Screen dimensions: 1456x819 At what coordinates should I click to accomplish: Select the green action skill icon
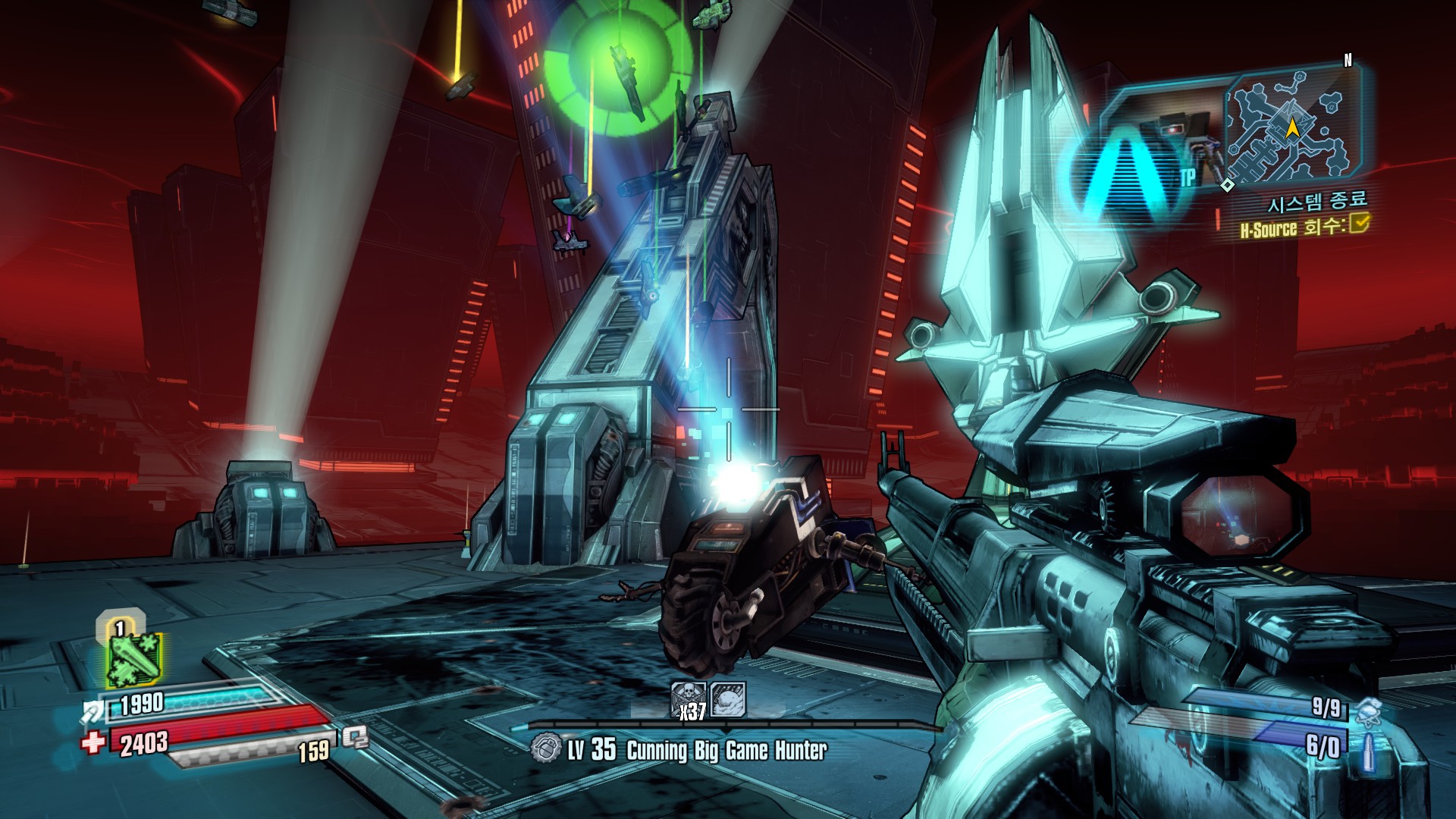coord(133,658)
